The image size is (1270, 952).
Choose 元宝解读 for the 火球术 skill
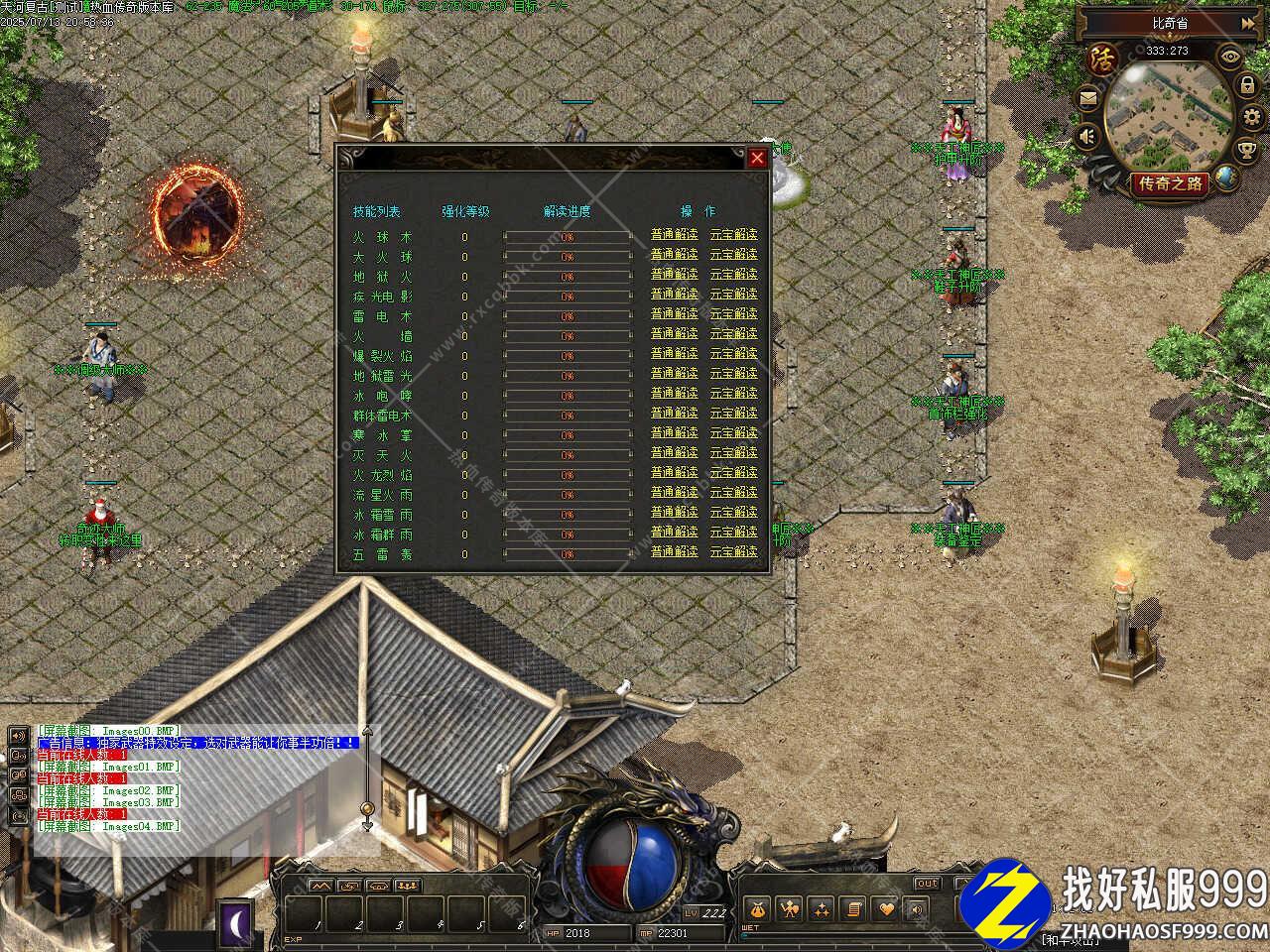(x=733, y=235)
